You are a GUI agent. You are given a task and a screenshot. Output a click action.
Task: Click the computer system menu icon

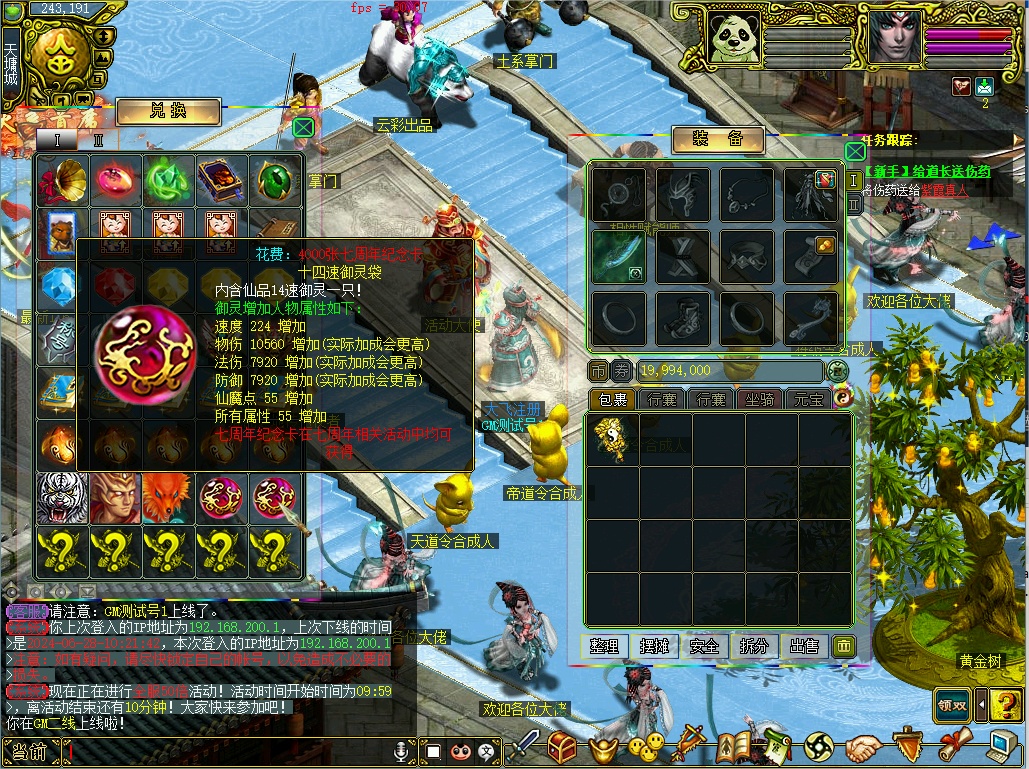click(1000, 746)
